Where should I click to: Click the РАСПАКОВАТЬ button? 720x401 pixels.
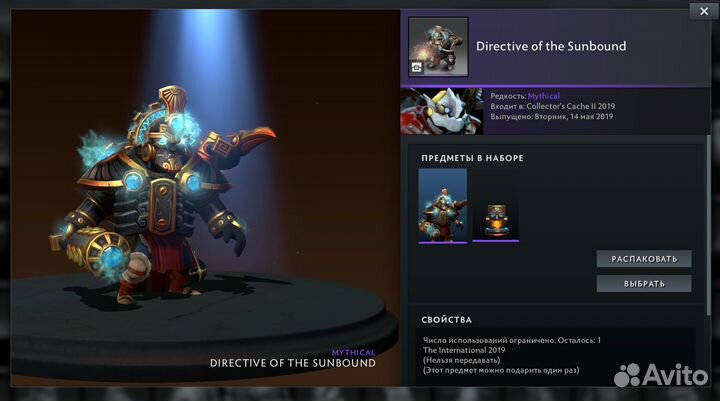(644, 258)
